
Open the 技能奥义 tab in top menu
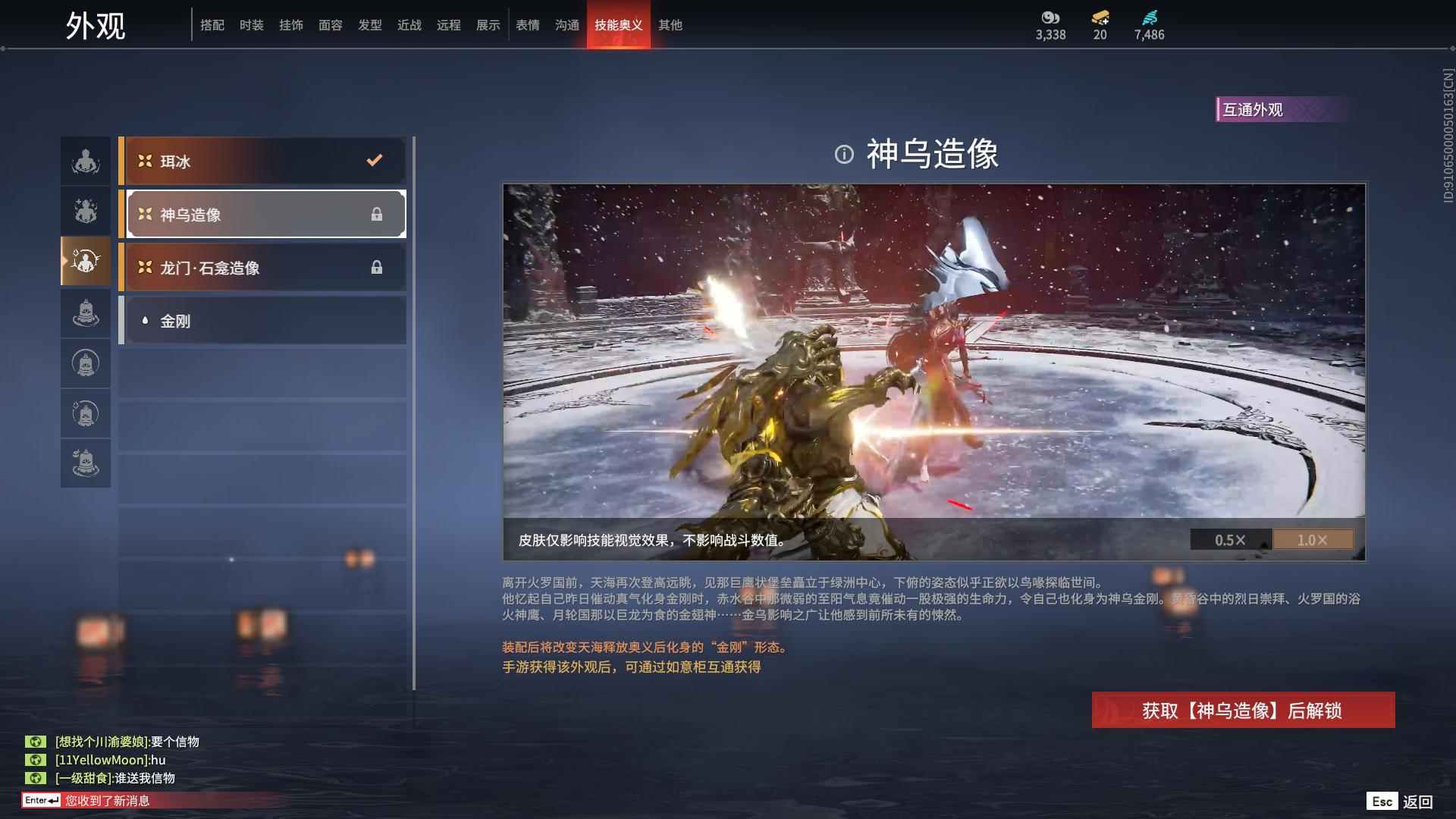(618, 24)
